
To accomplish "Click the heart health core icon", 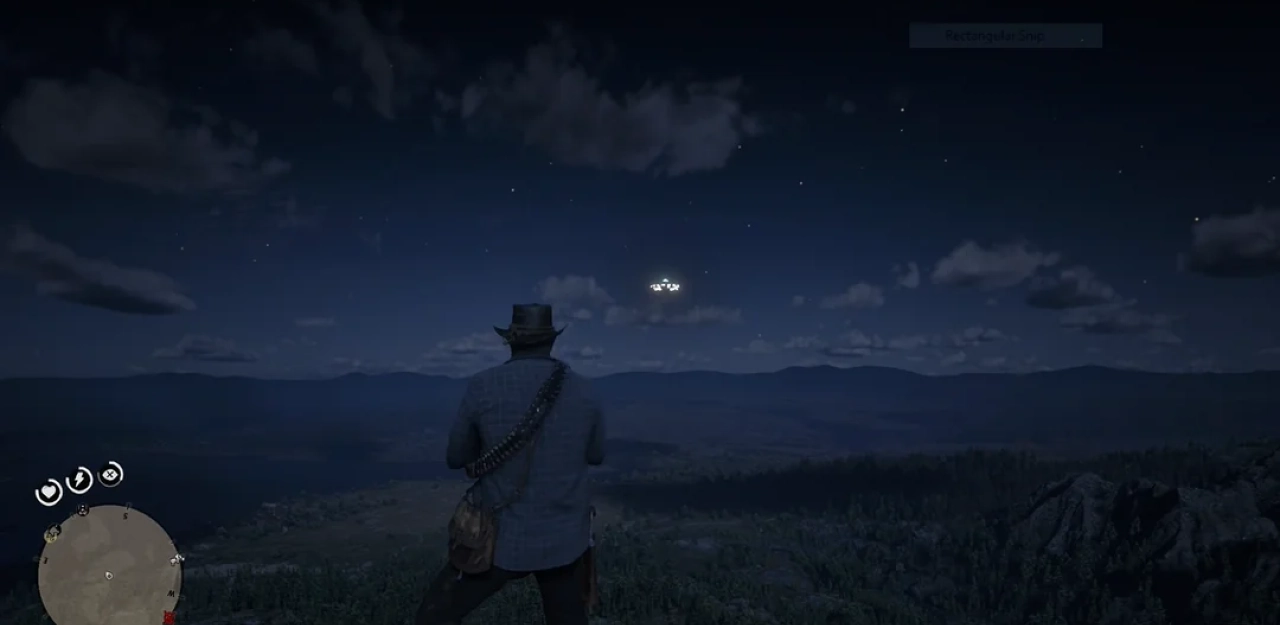I will click(48, 492).
